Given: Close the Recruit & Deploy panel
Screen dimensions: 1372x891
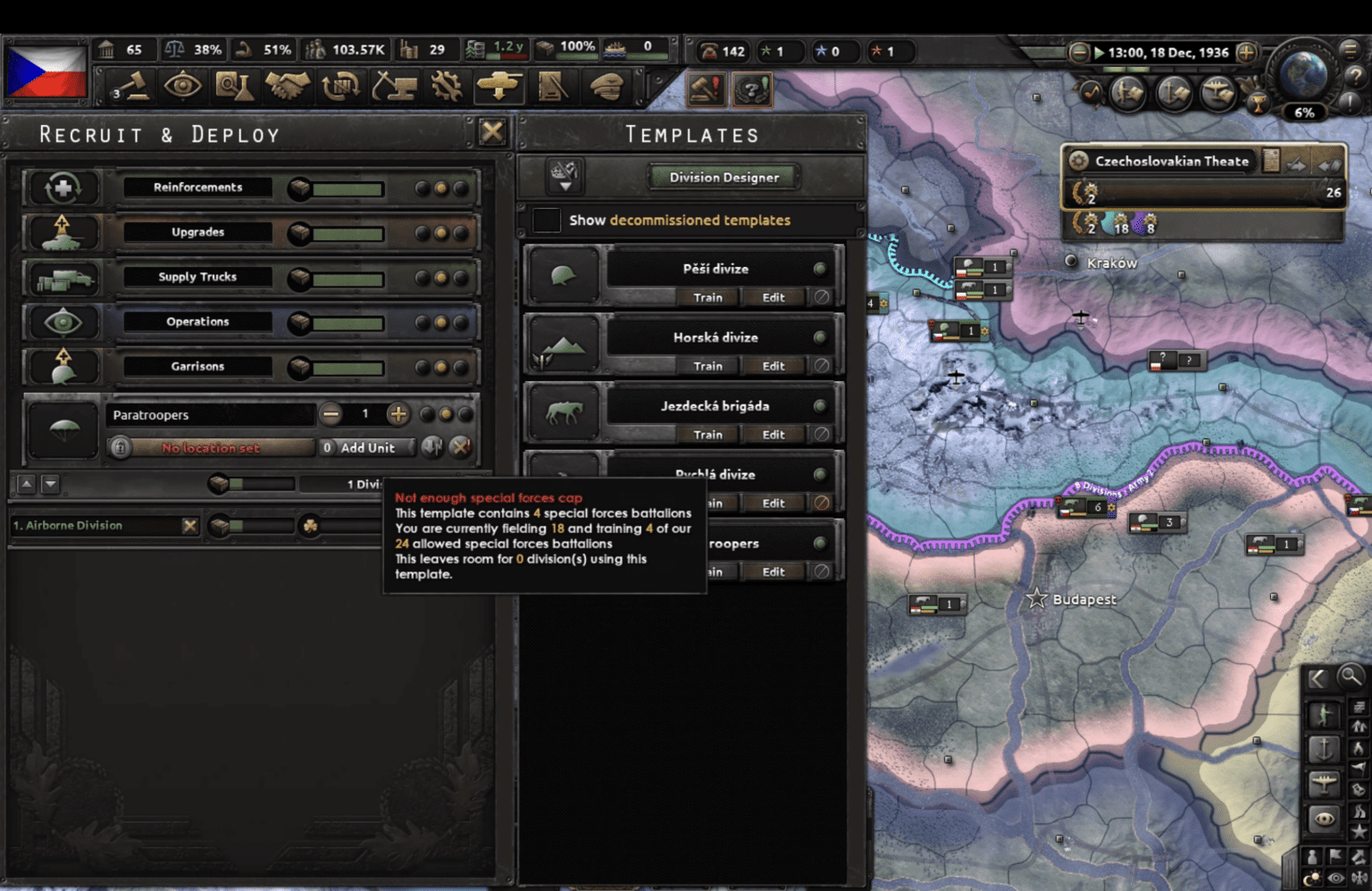Looking at the screenshot, I should pyautogui.click(x=491, y=133).
